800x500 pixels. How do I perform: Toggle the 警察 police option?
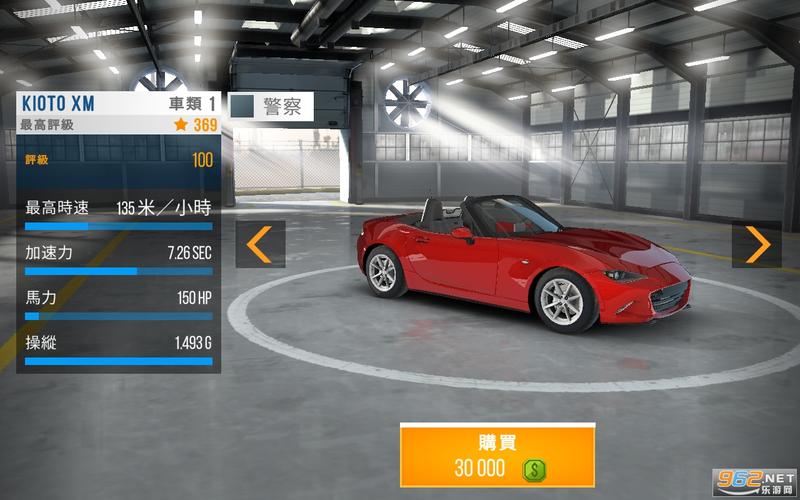[244, 107]
